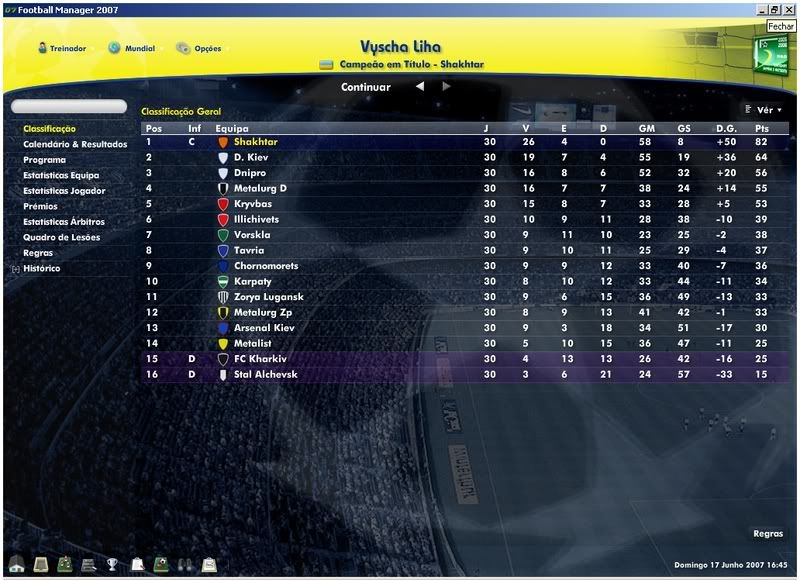Open D. Kiev team row
Screen dimensions: 800x580
tap(252, 157)
